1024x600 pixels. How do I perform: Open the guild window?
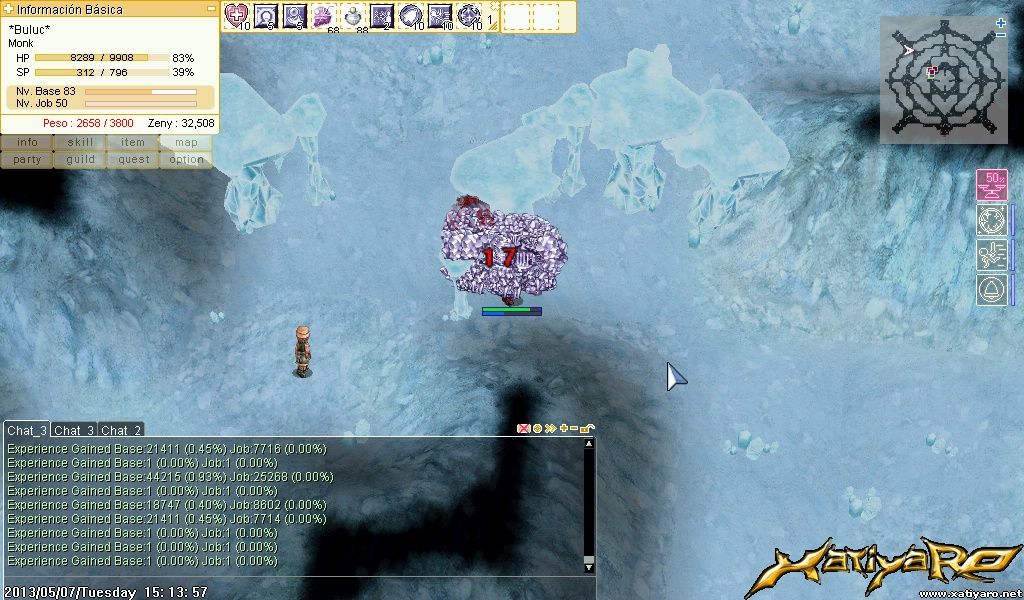pos(80,159)
